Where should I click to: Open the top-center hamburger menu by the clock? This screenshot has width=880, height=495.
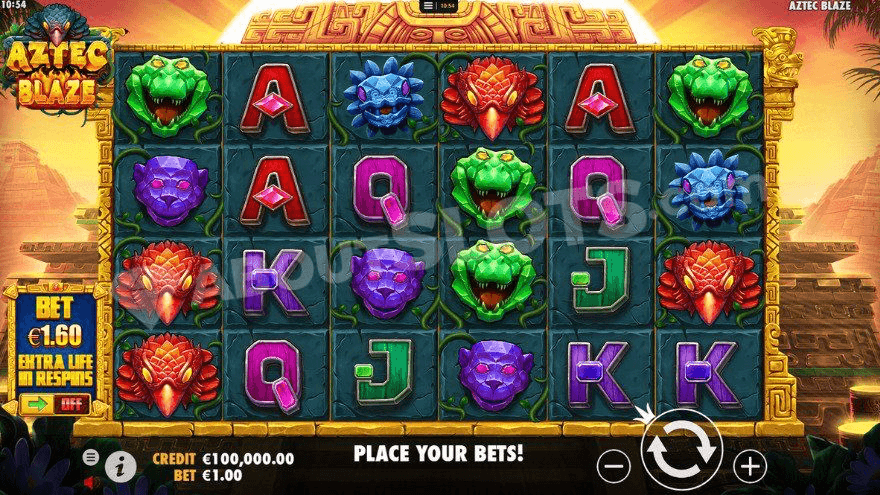(428, 6)
